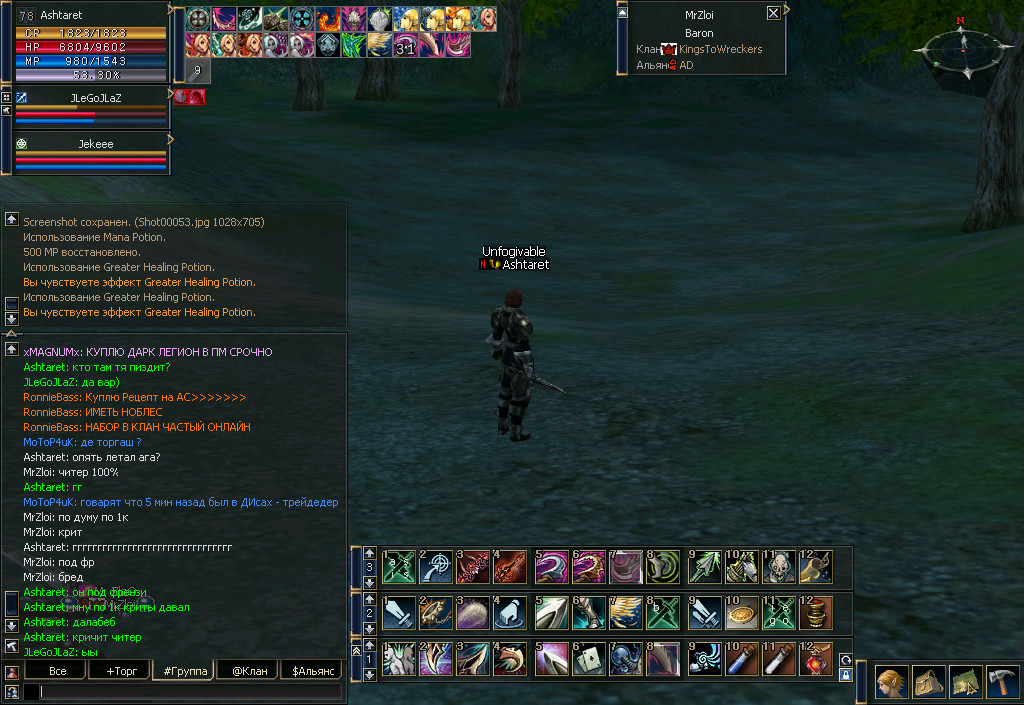The image size is (1028, 705).
Task: Select party member JLeGoJLaZ
Action: (90, 98)
